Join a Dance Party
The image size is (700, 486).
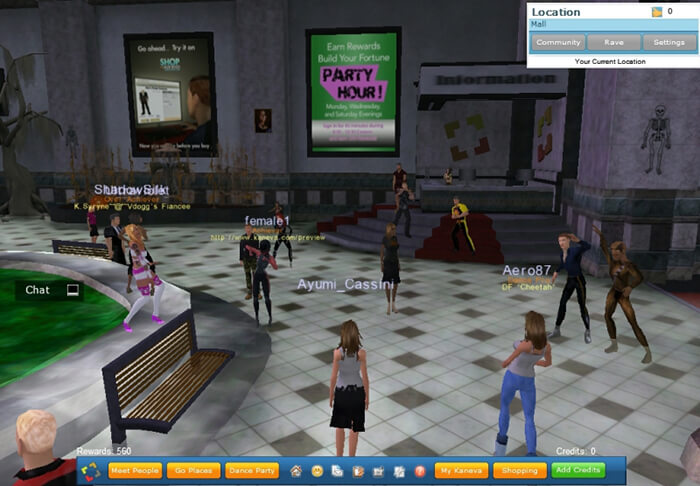251,470
